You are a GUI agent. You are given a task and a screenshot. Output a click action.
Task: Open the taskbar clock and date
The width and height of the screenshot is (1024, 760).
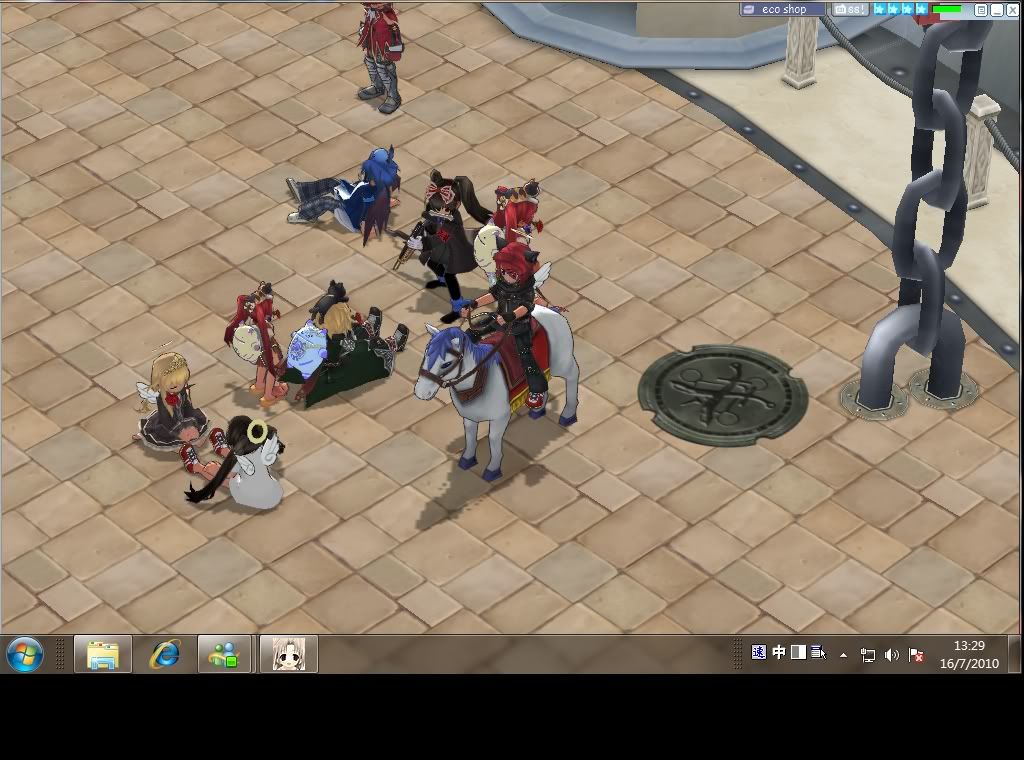click(969, 655)
